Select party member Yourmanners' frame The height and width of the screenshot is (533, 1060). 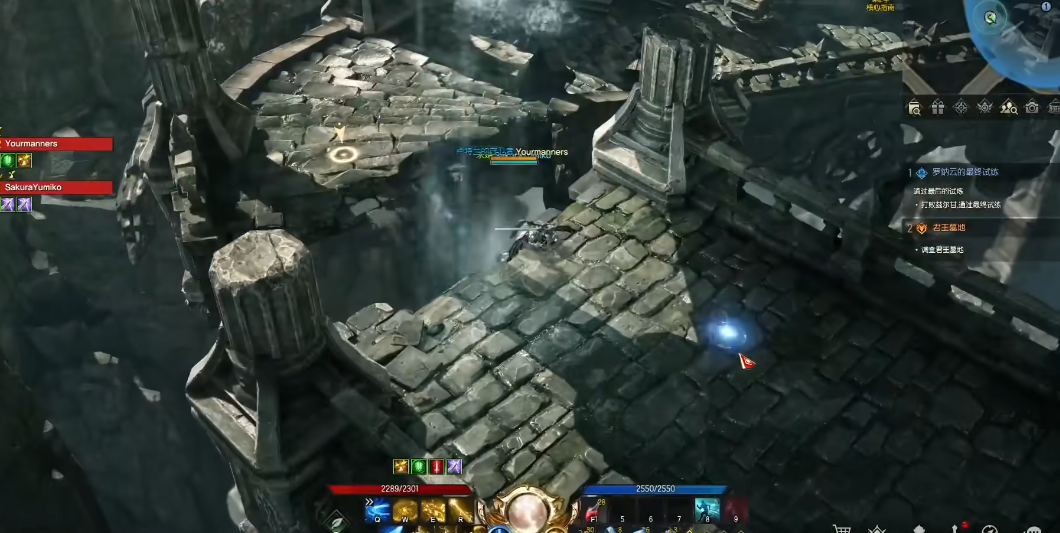tap(55, 144)
